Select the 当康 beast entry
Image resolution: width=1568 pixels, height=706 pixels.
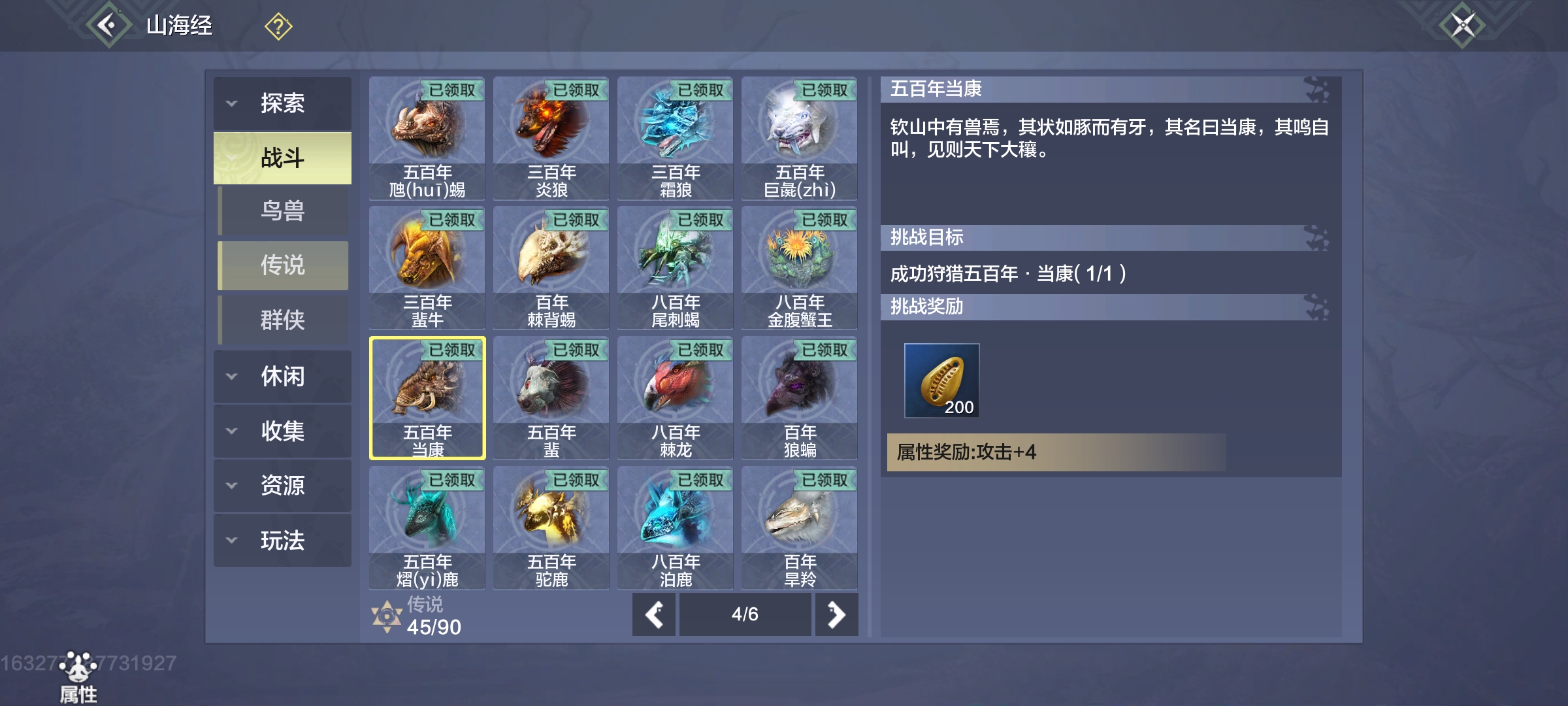[426, 399]
